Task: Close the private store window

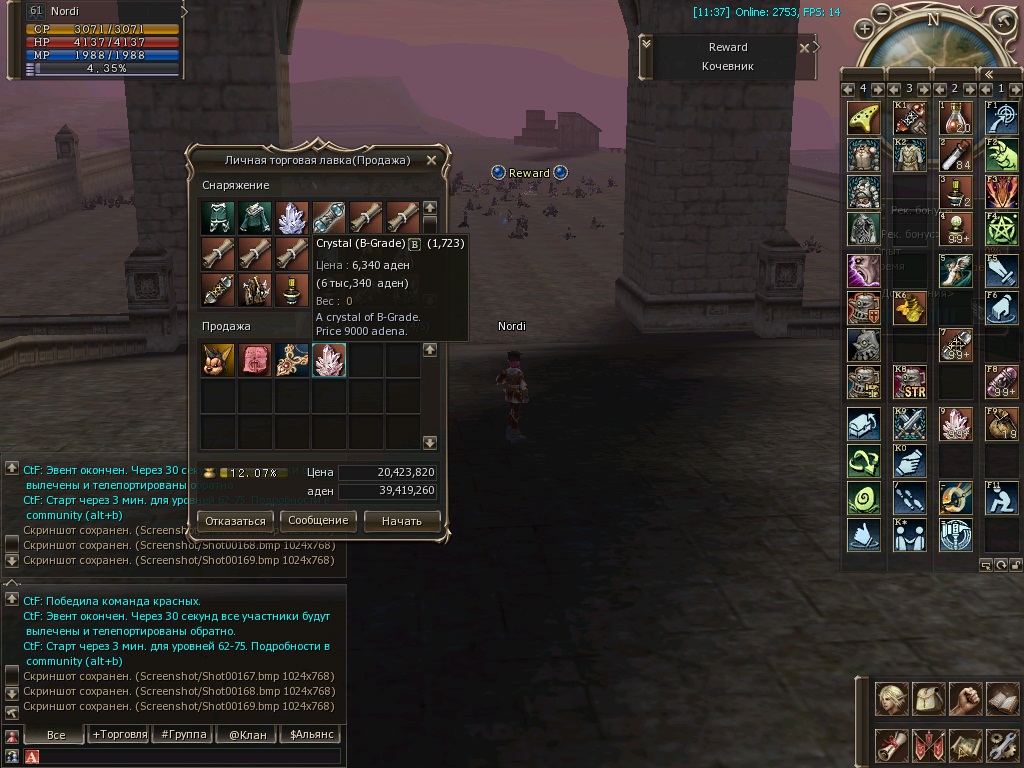Action: tap(431, 160)
